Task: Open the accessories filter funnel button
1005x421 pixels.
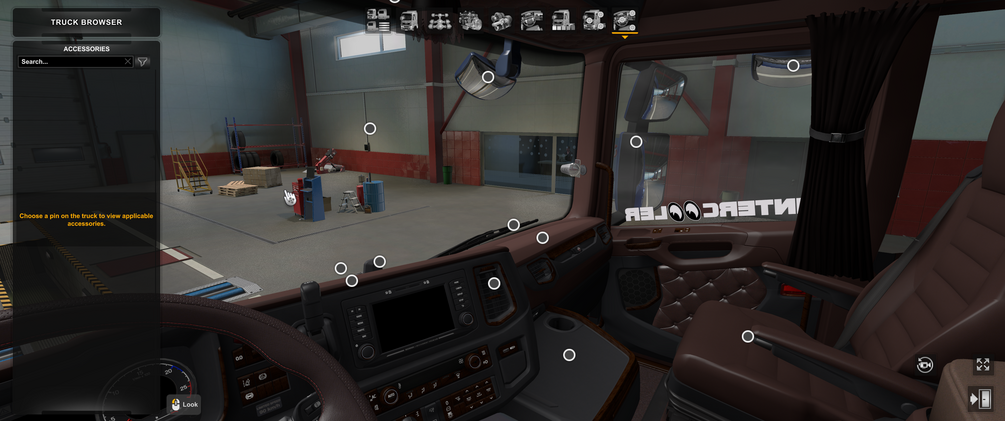Action: [143, 62]
